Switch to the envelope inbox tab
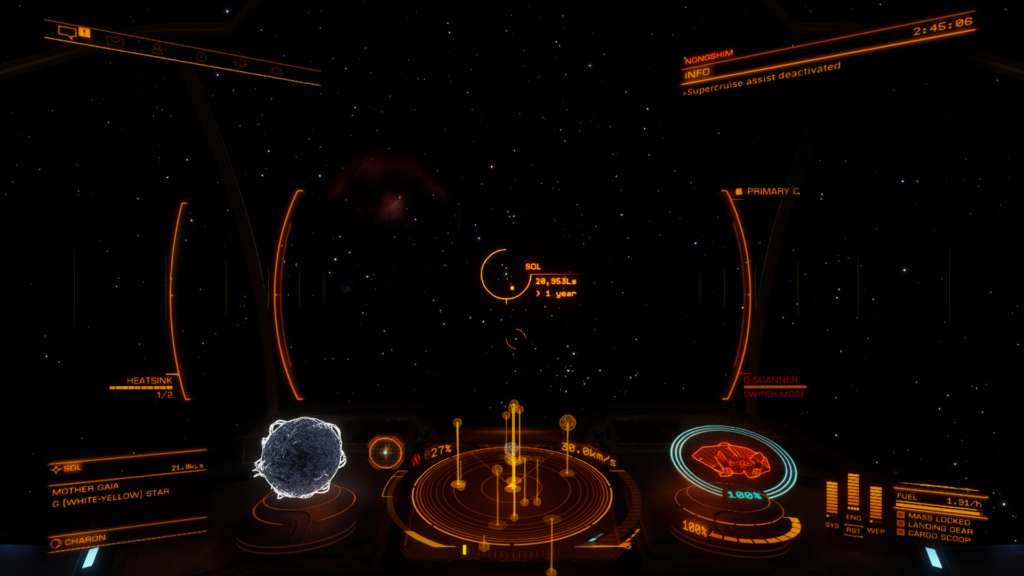The height and width of the screenshot is (576, 1024). pos(114,41)
